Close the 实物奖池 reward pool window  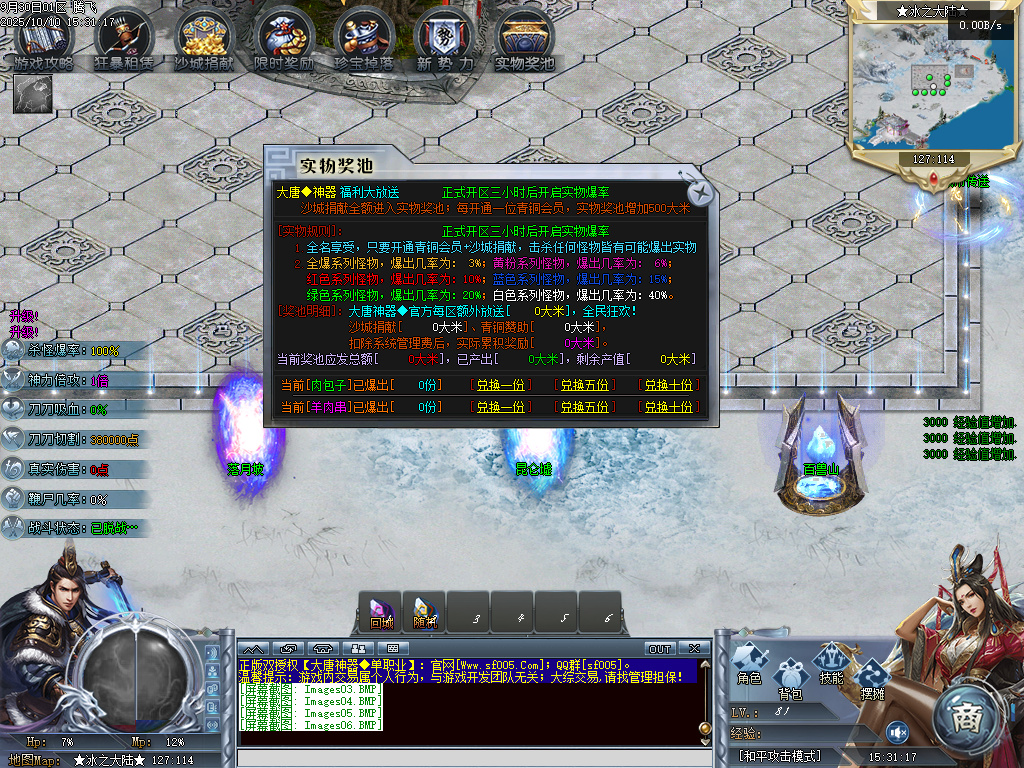pos(703,191)
